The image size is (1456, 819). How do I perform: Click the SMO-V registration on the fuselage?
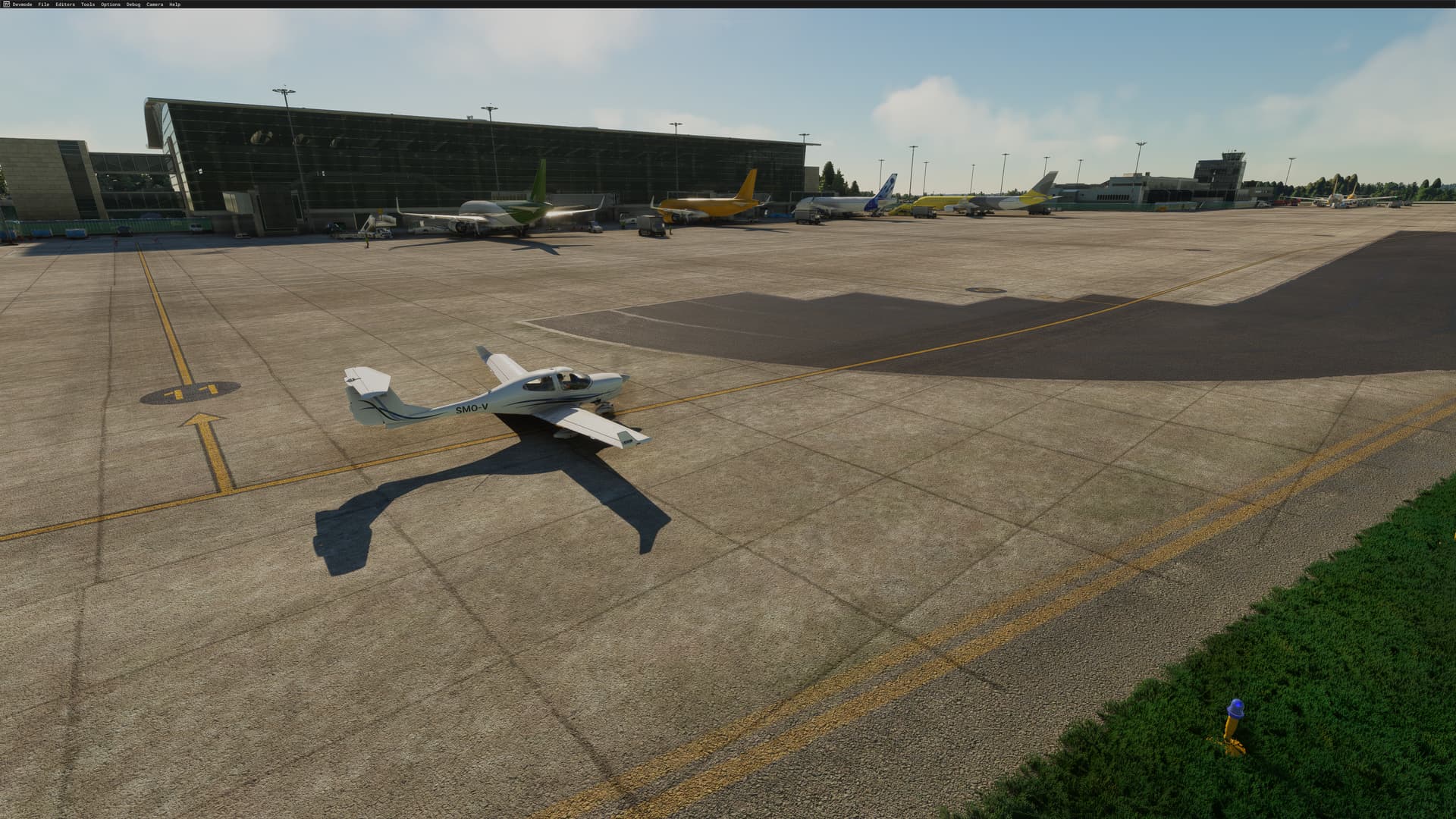[472, 409]
